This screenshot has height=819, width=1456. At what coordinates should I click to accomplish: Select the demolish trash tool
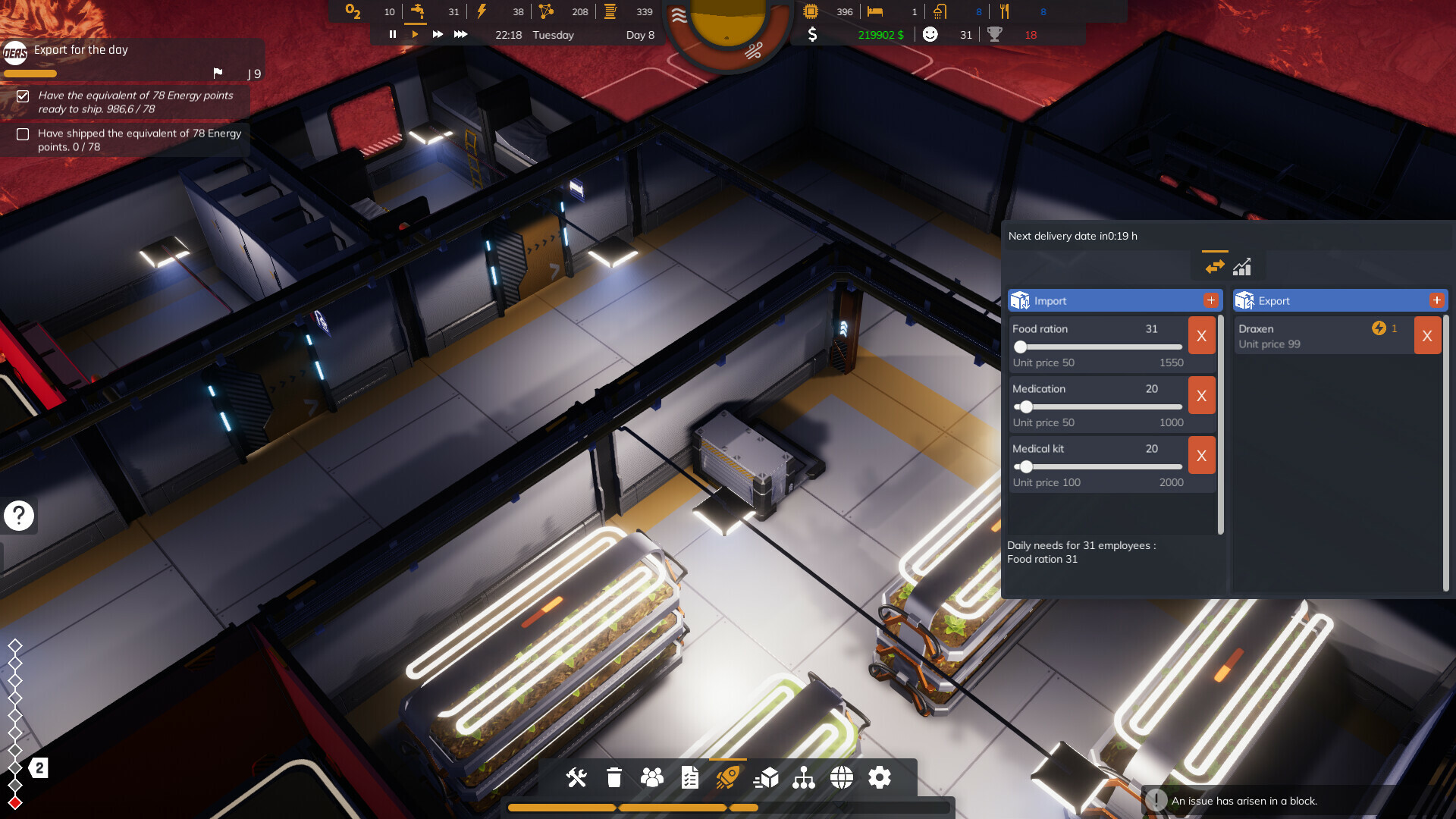coord(613,777)
